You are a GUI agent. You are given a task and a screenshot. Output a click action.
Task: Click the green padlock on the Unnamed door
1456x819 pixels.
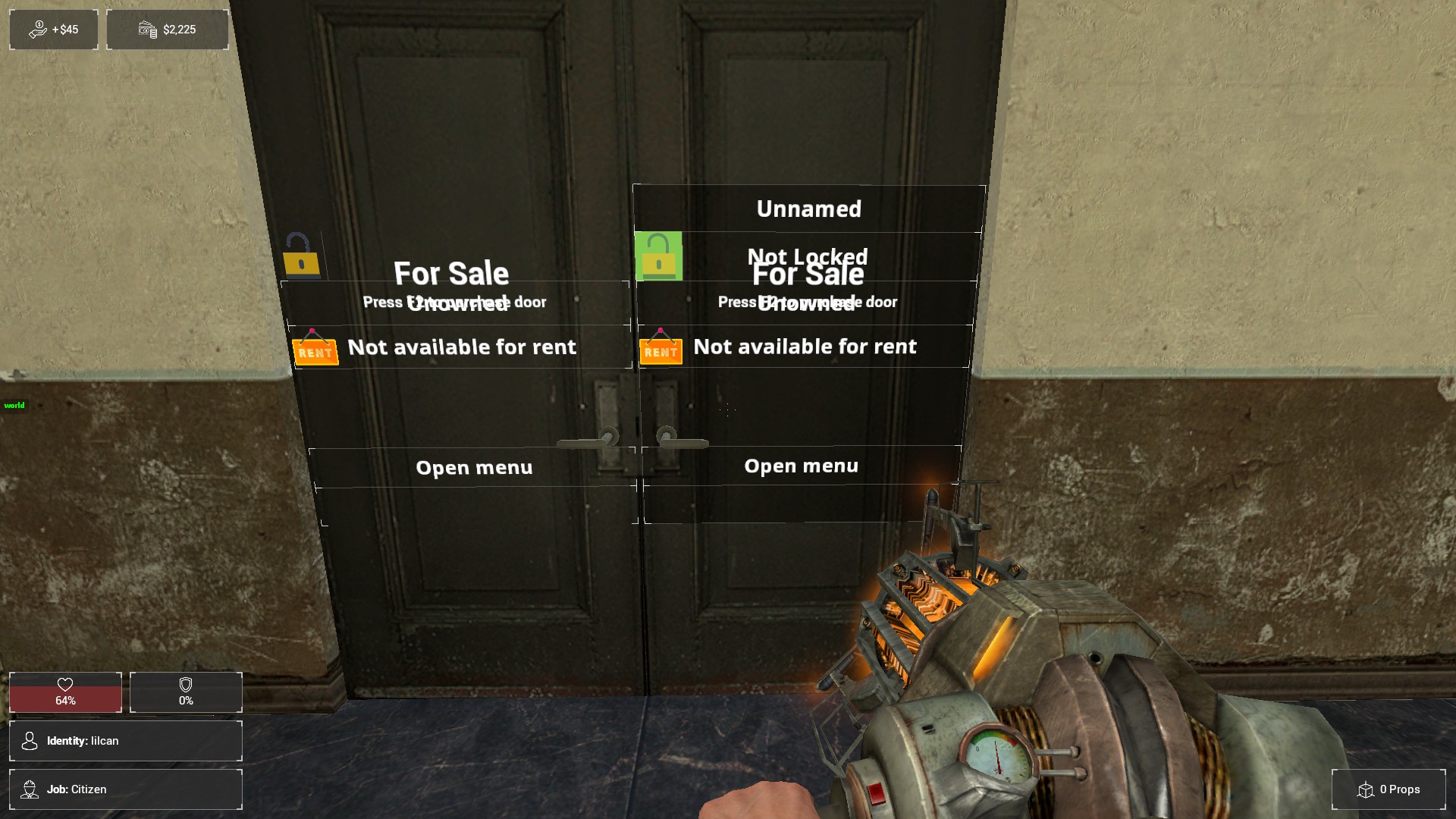[659, 256]
